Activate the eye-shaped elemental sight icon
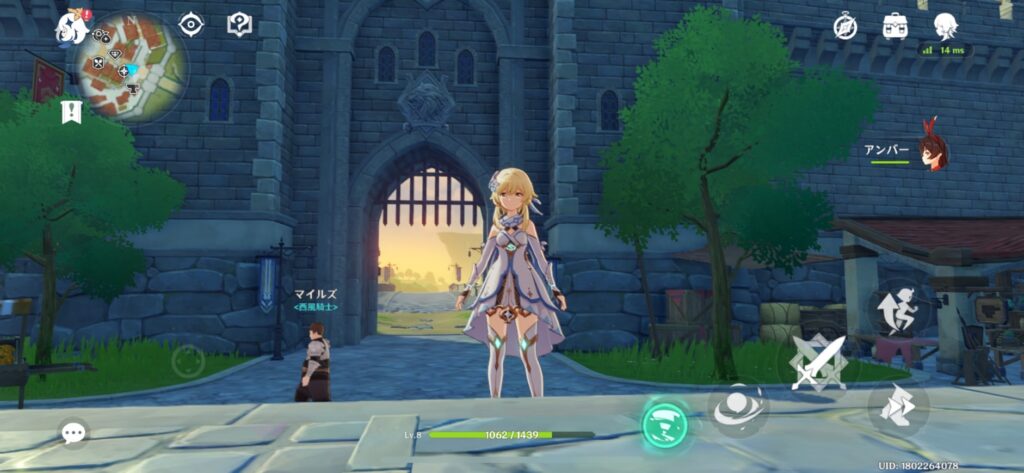 click(x=191, y=25)
